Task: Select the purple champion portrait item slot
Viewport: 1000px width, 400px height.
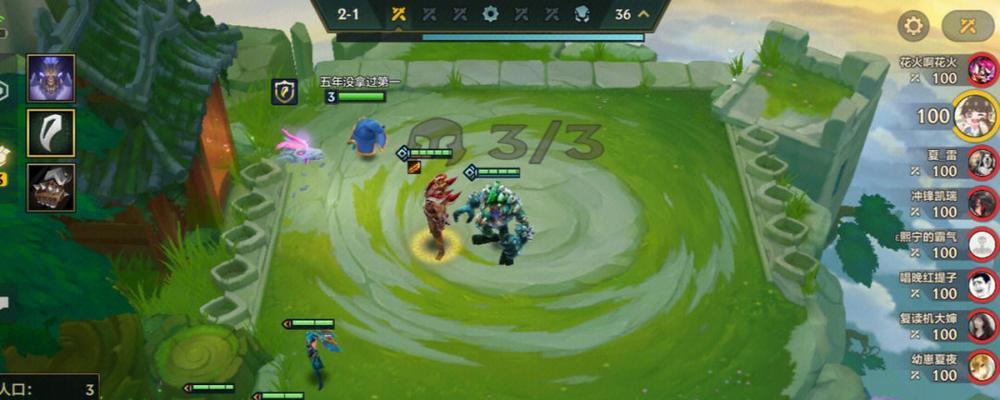Action: 51,79
